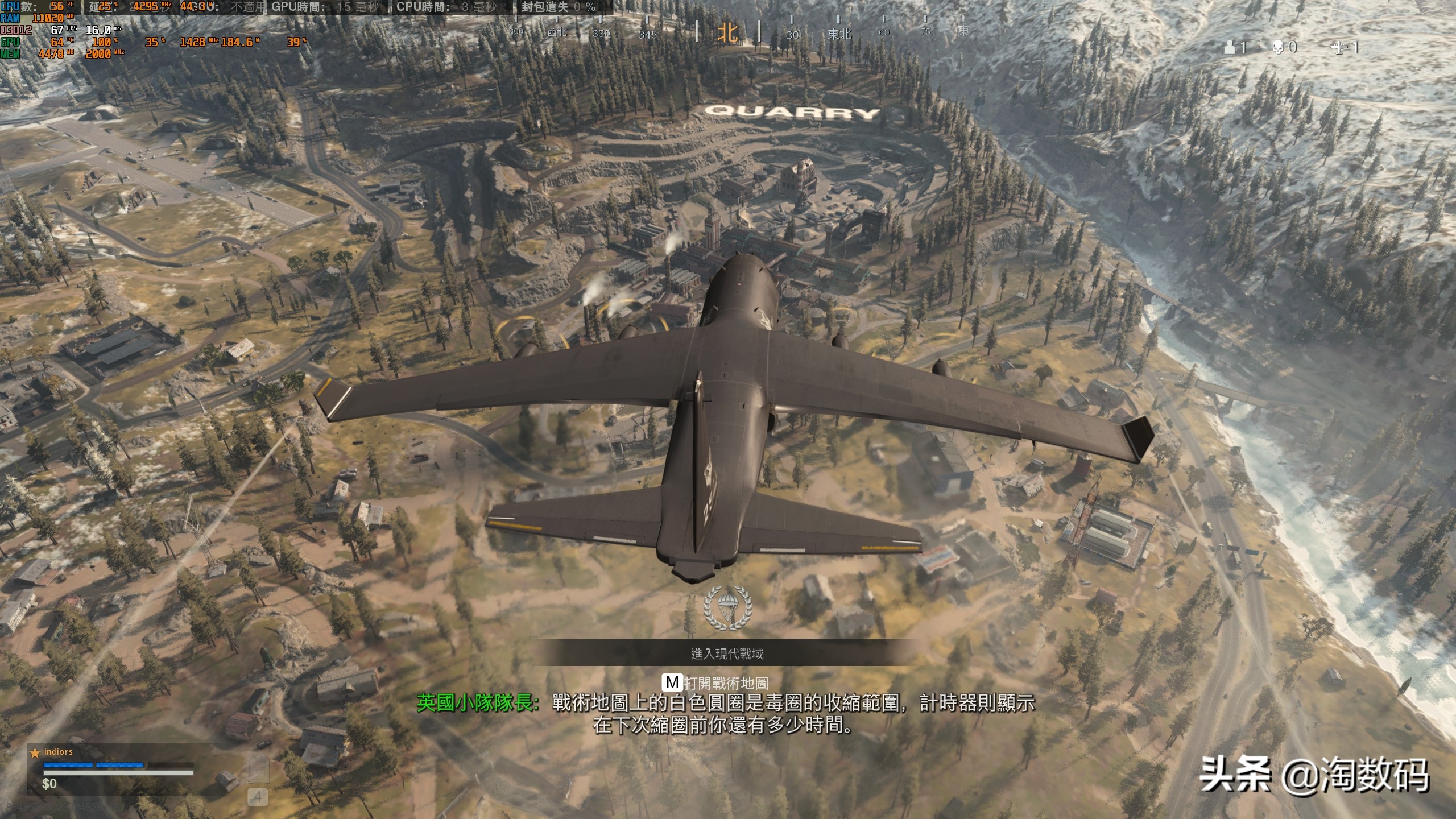This screenshot has width=1456, height=819.
Task: Click the skull kill counter icon
Action: tap(1278, 47)
